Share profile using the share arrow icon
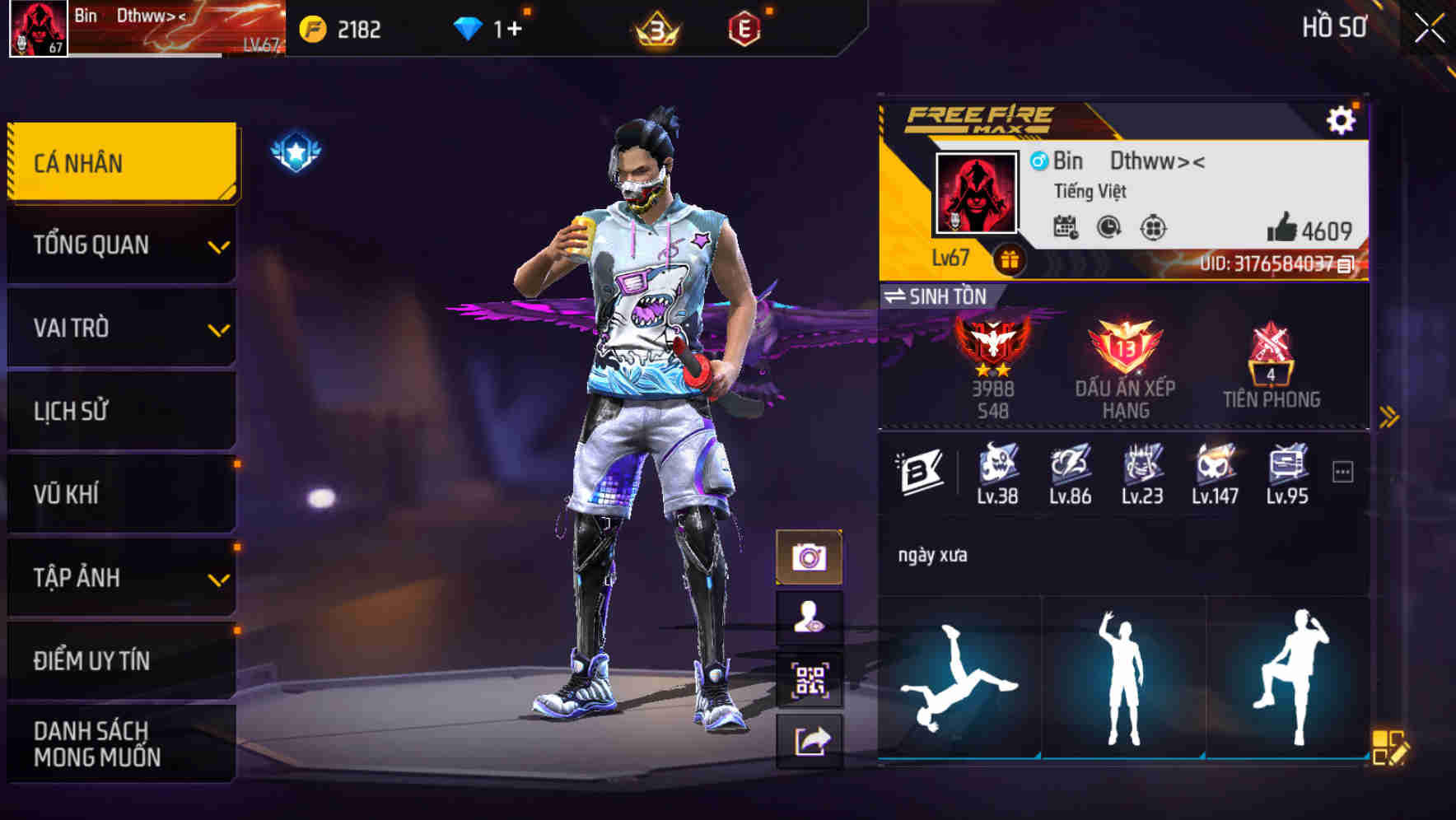 point(810,742)
